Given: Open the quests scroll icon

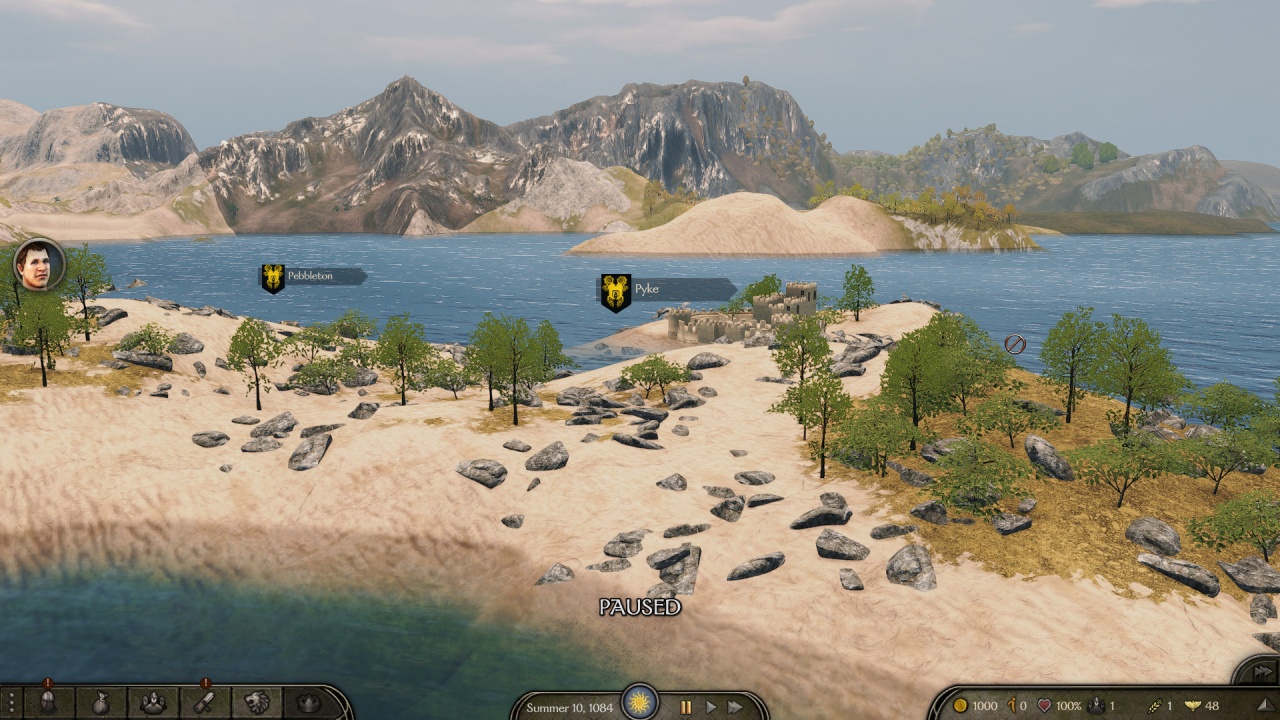Looking at the screenshot, I should tap(205, 703).
